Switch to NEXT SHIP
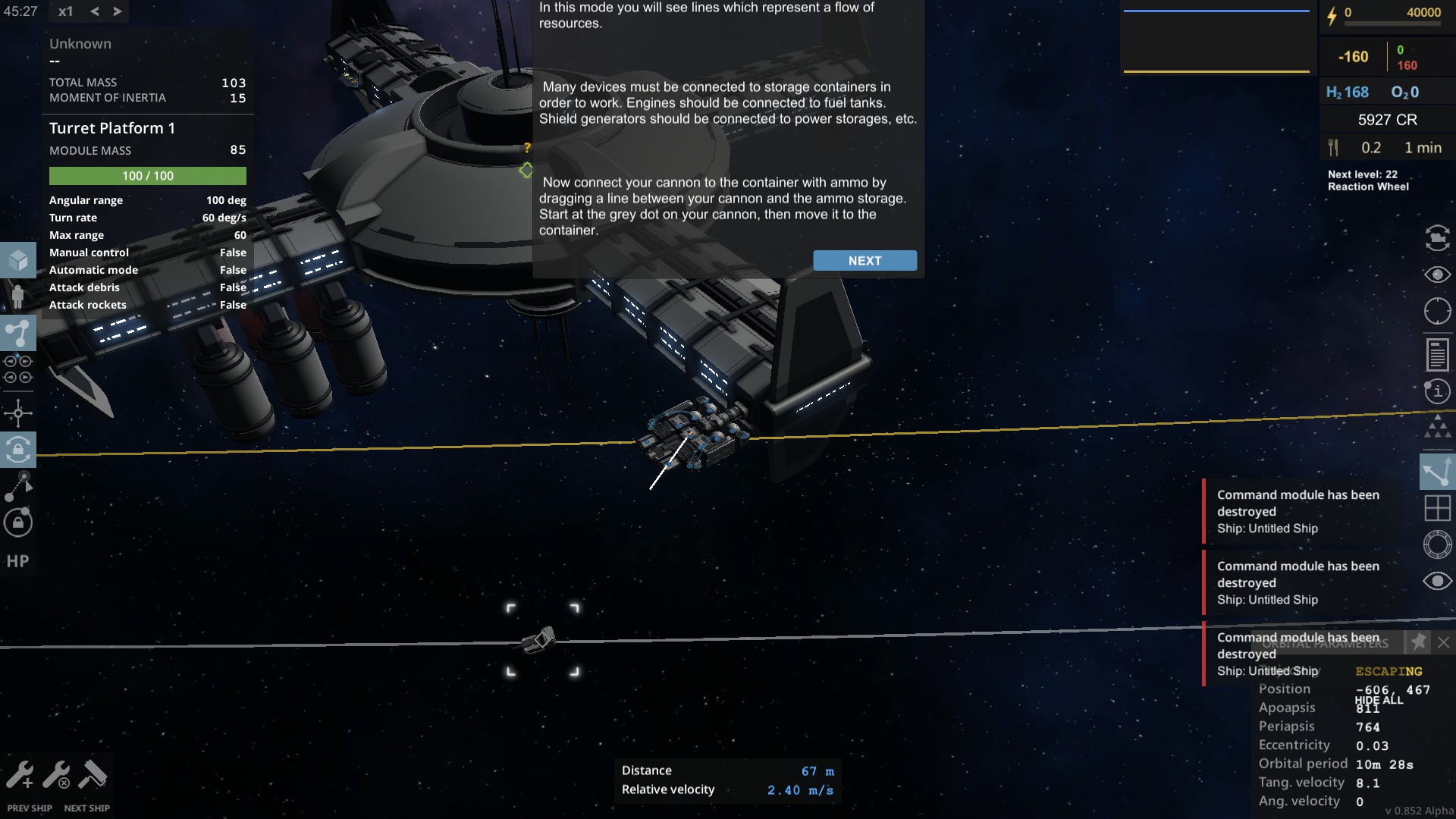 pos(86,808)
